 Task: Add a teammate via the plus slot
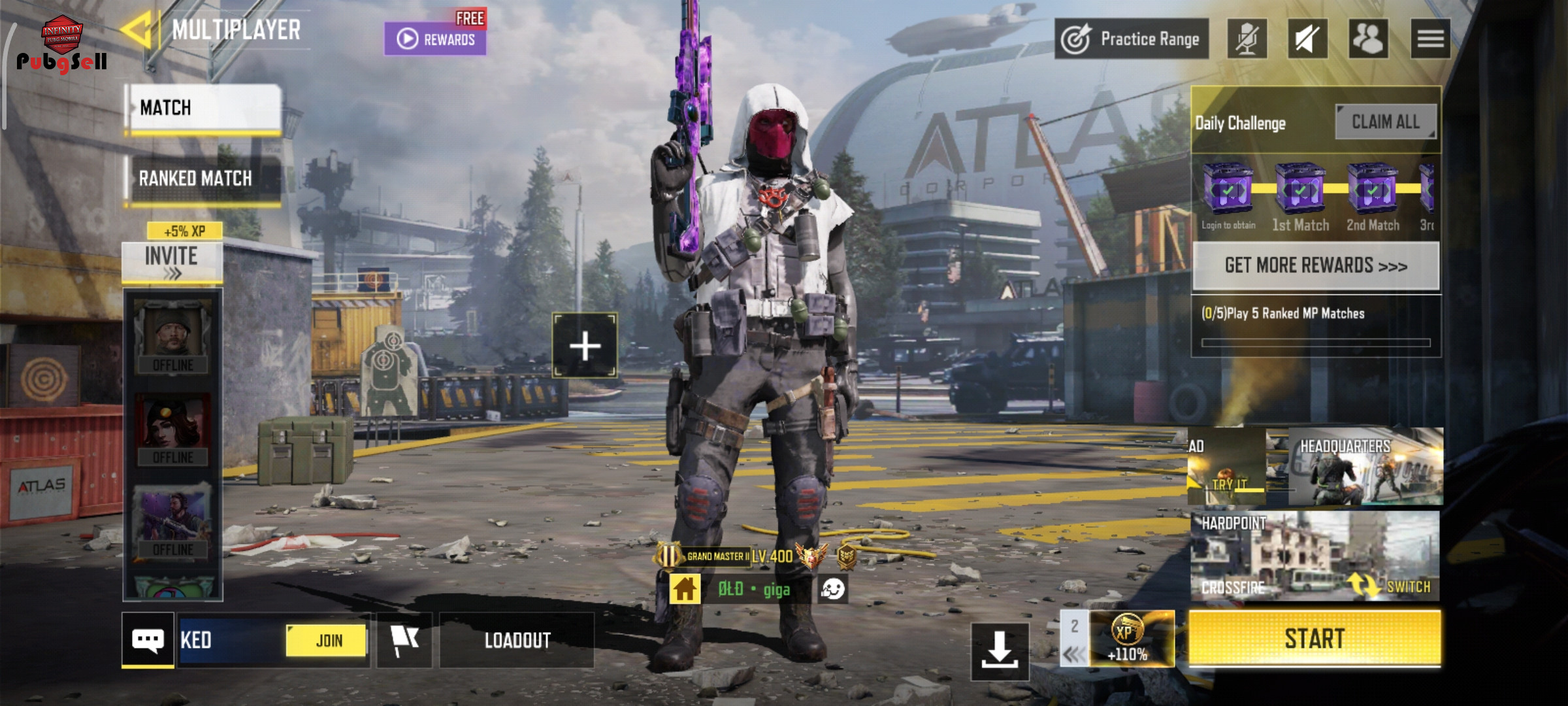(x=585, y=345)
